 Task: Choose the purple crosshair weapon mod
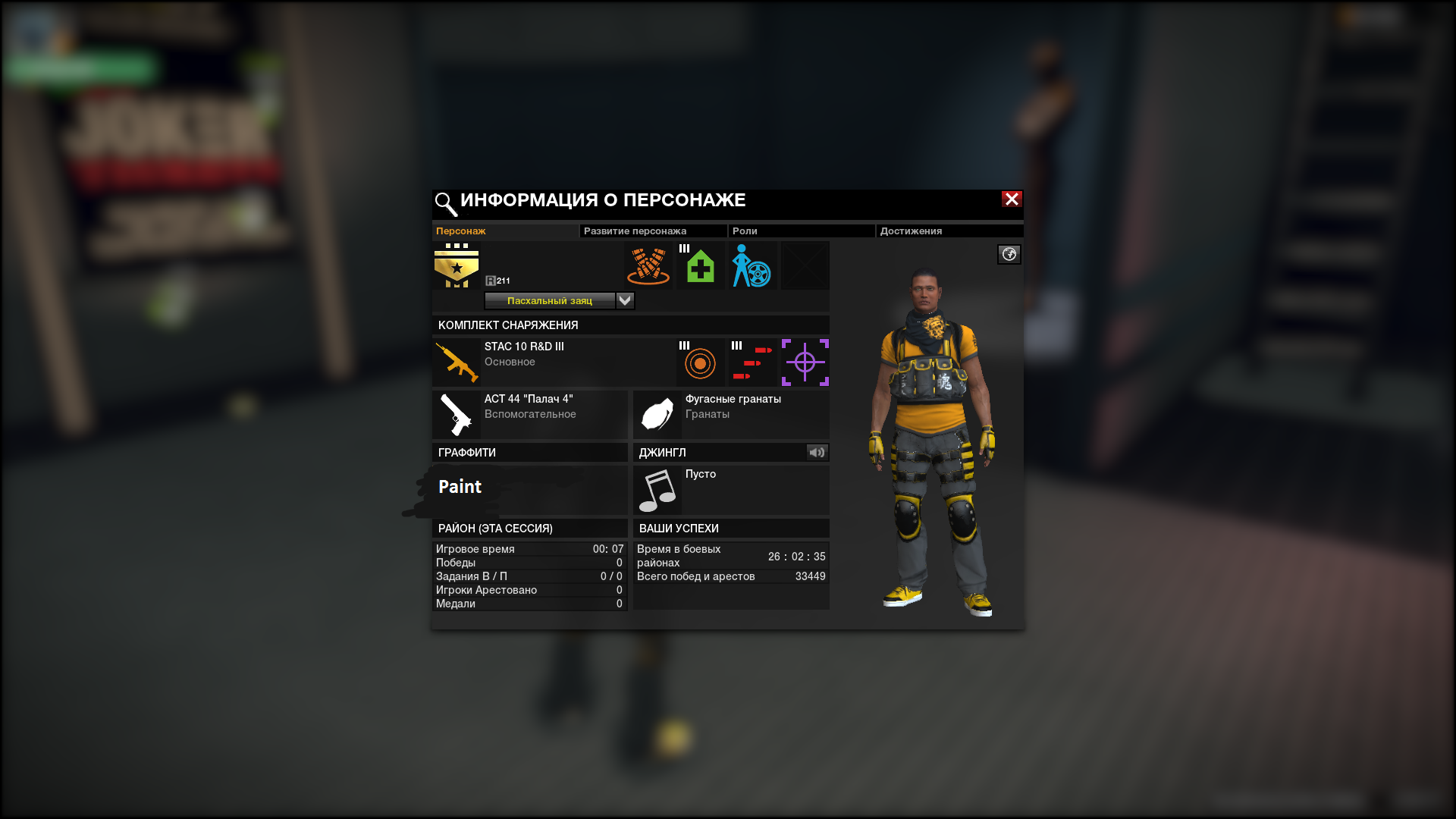(805, 362)
